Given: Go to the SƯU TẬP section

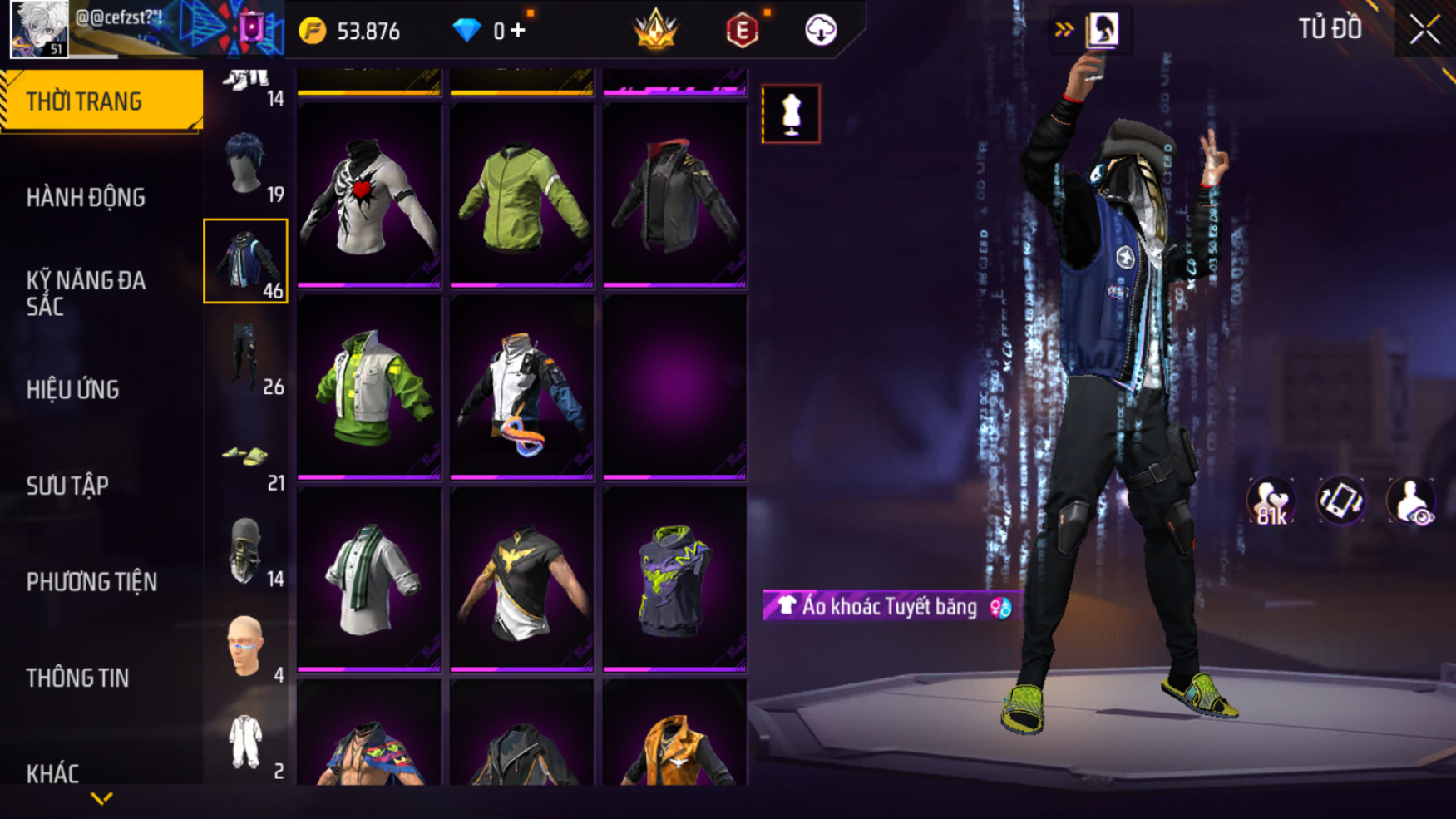Looking at the screenshot, I should pyautogui.click(x=67, y=486).
